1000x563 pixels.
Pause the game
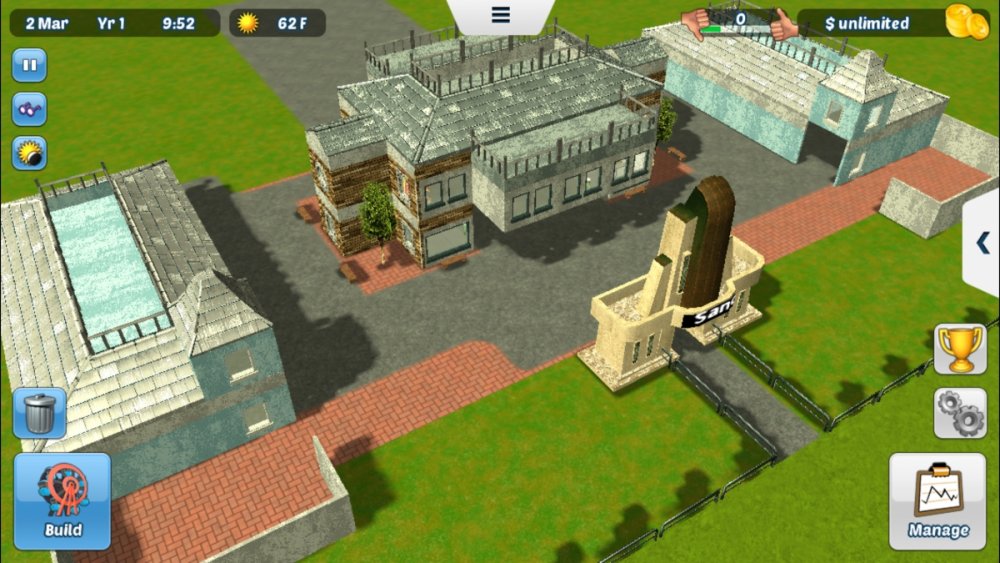(x=29, y=66)
